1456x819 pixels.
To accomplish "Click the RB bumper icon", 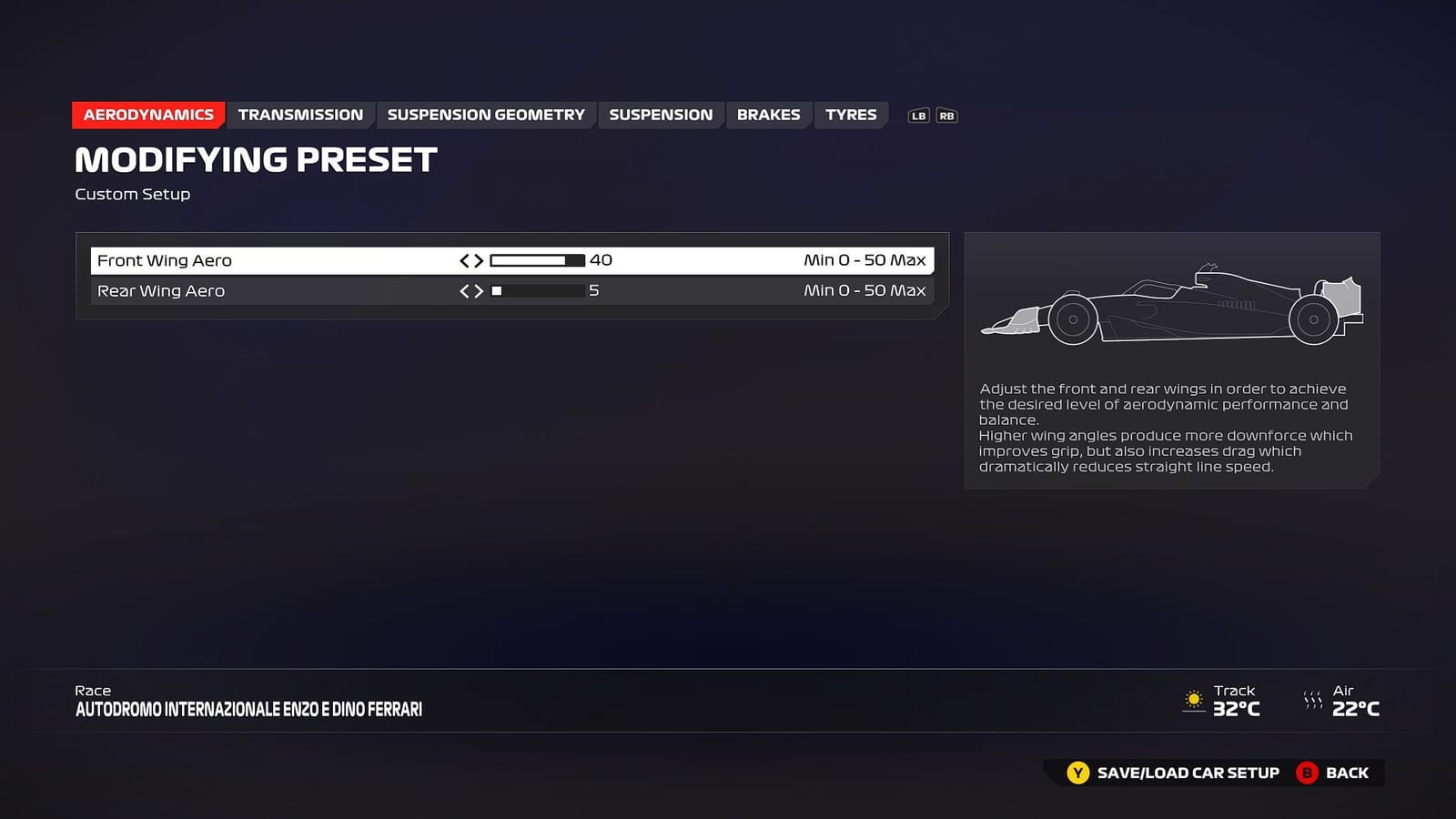I will (945, 116).
